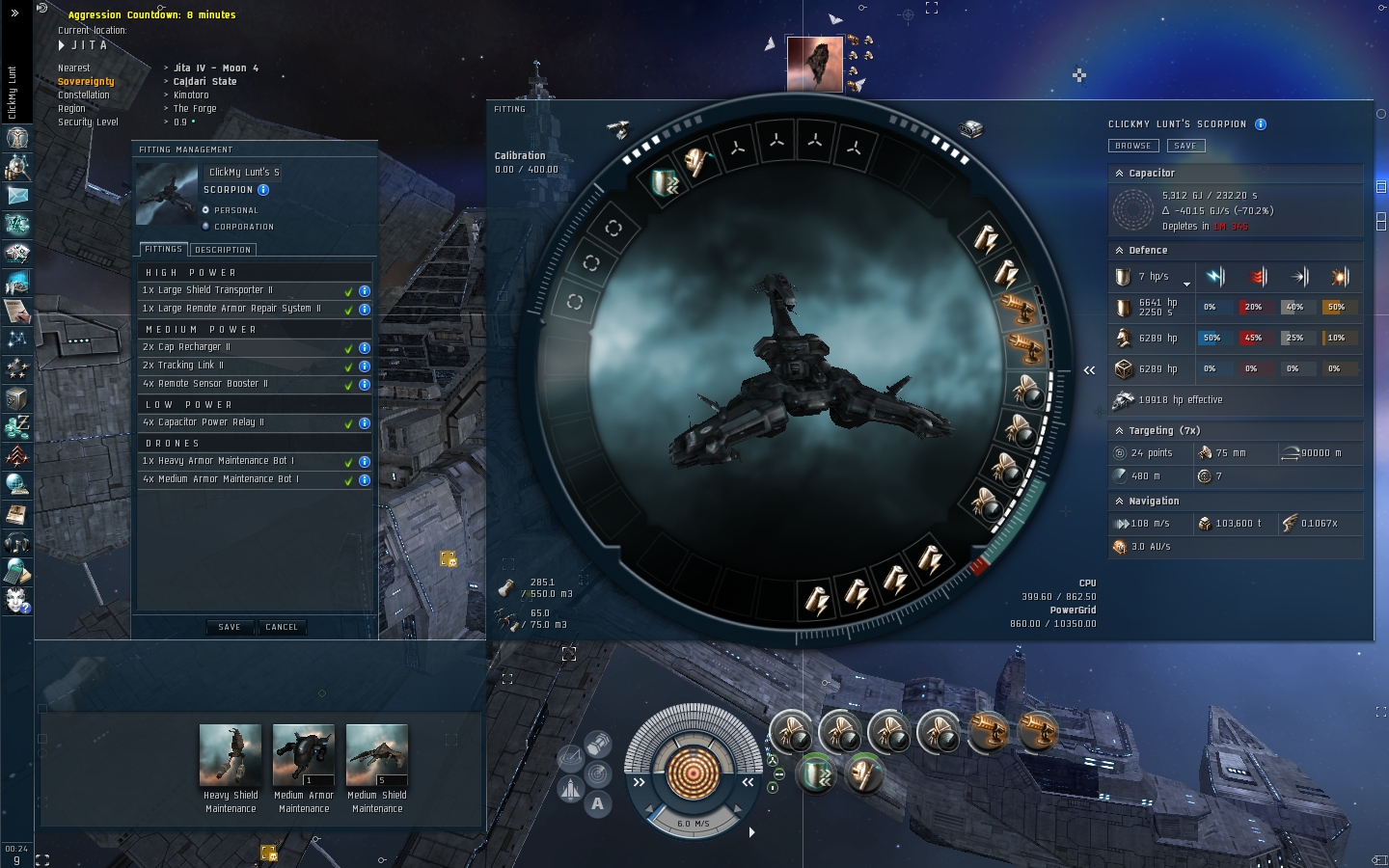Screen dimensions: 1389x868
Task: Select the Corporation fitting option
Action: click(x=206, y=227)
